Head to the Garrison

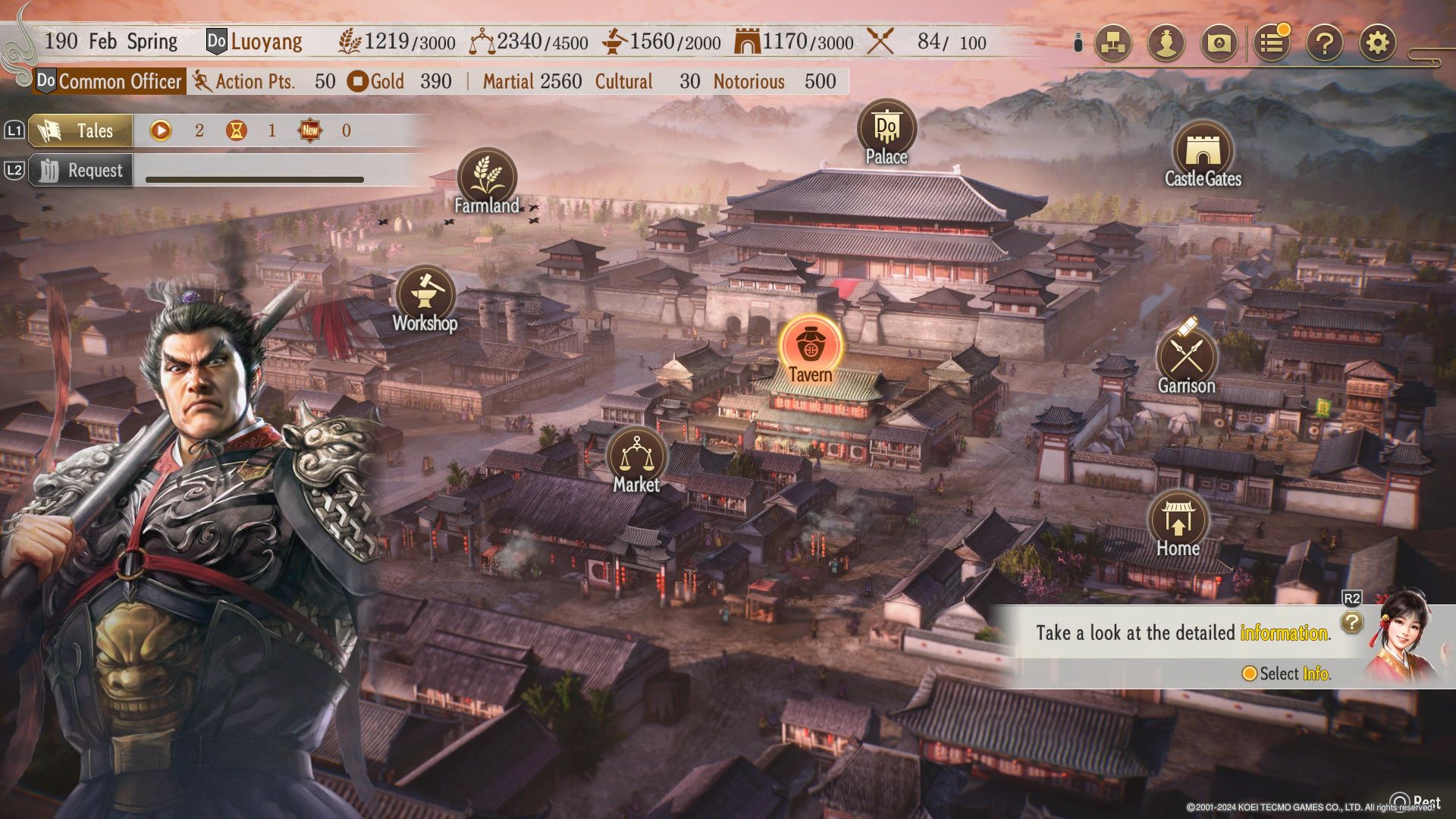(1186, 358)
